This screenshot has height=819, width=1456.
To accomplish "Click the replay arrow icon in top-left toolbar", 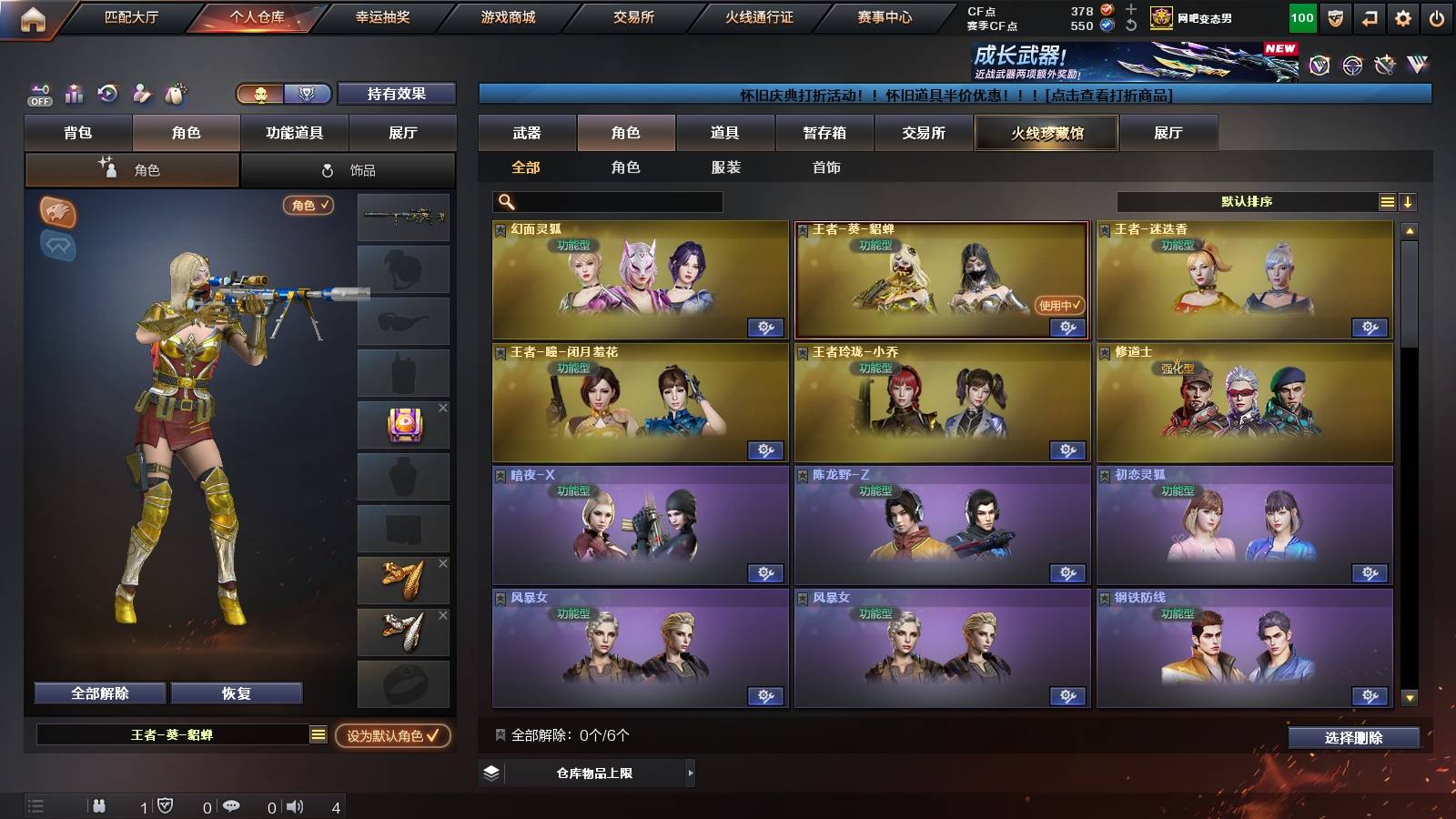I will pyautogui.click(x=106, y=94).
